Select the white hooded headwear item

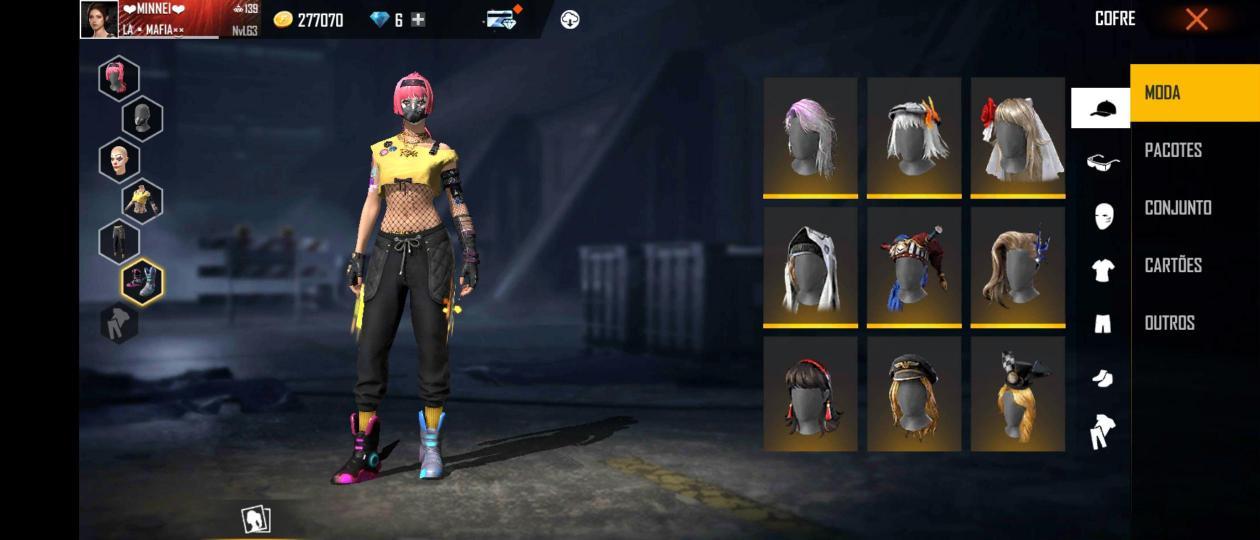[810, 265]
